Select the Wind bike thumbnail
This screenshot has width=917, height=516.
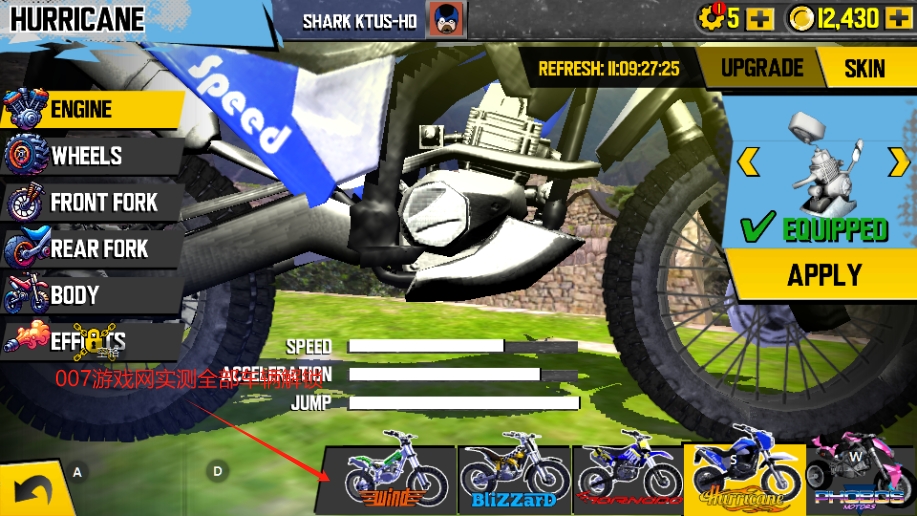coord(394,473)
